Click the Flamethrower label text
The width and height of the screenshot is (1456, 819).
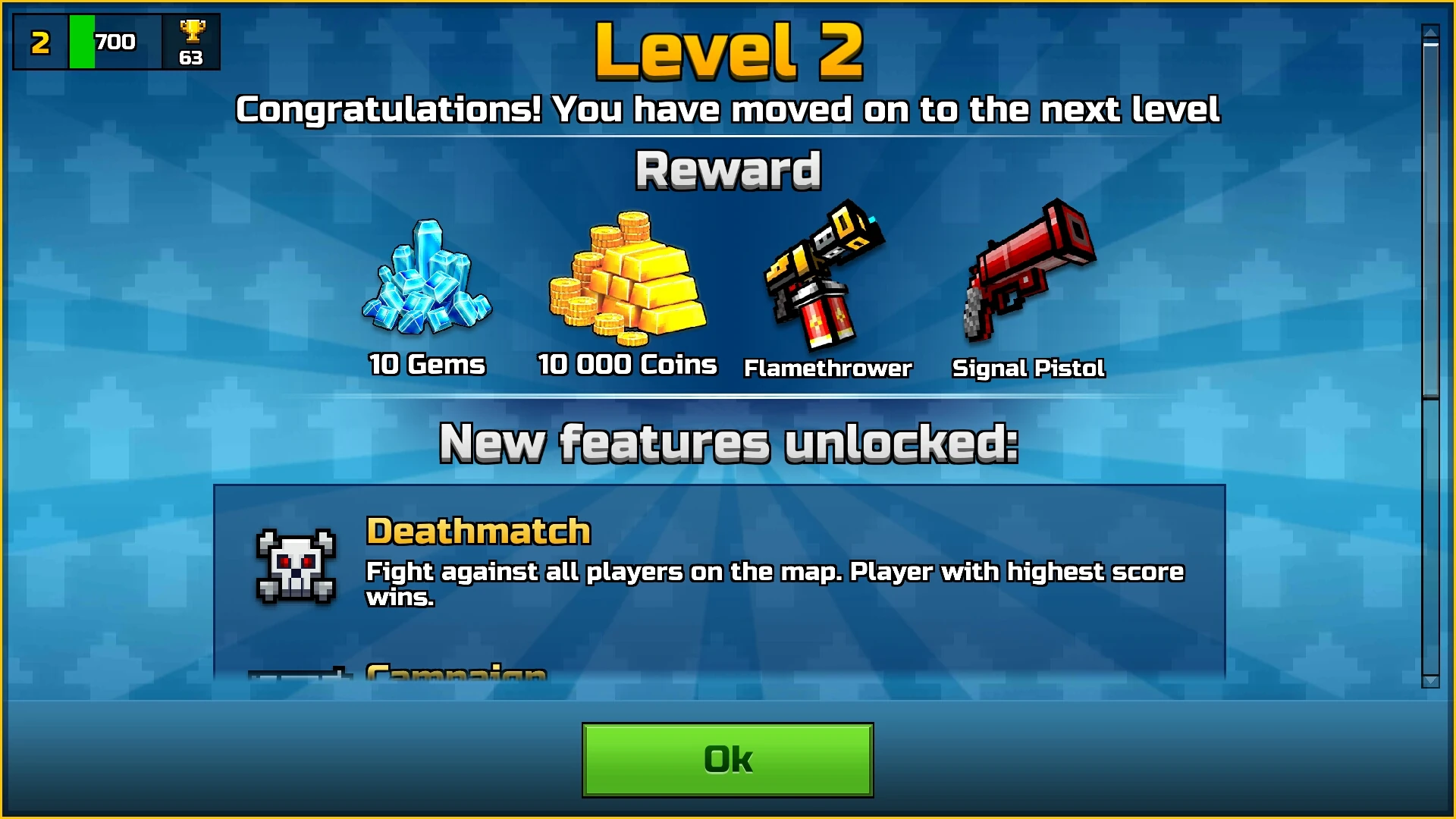[x=827, y=369]
